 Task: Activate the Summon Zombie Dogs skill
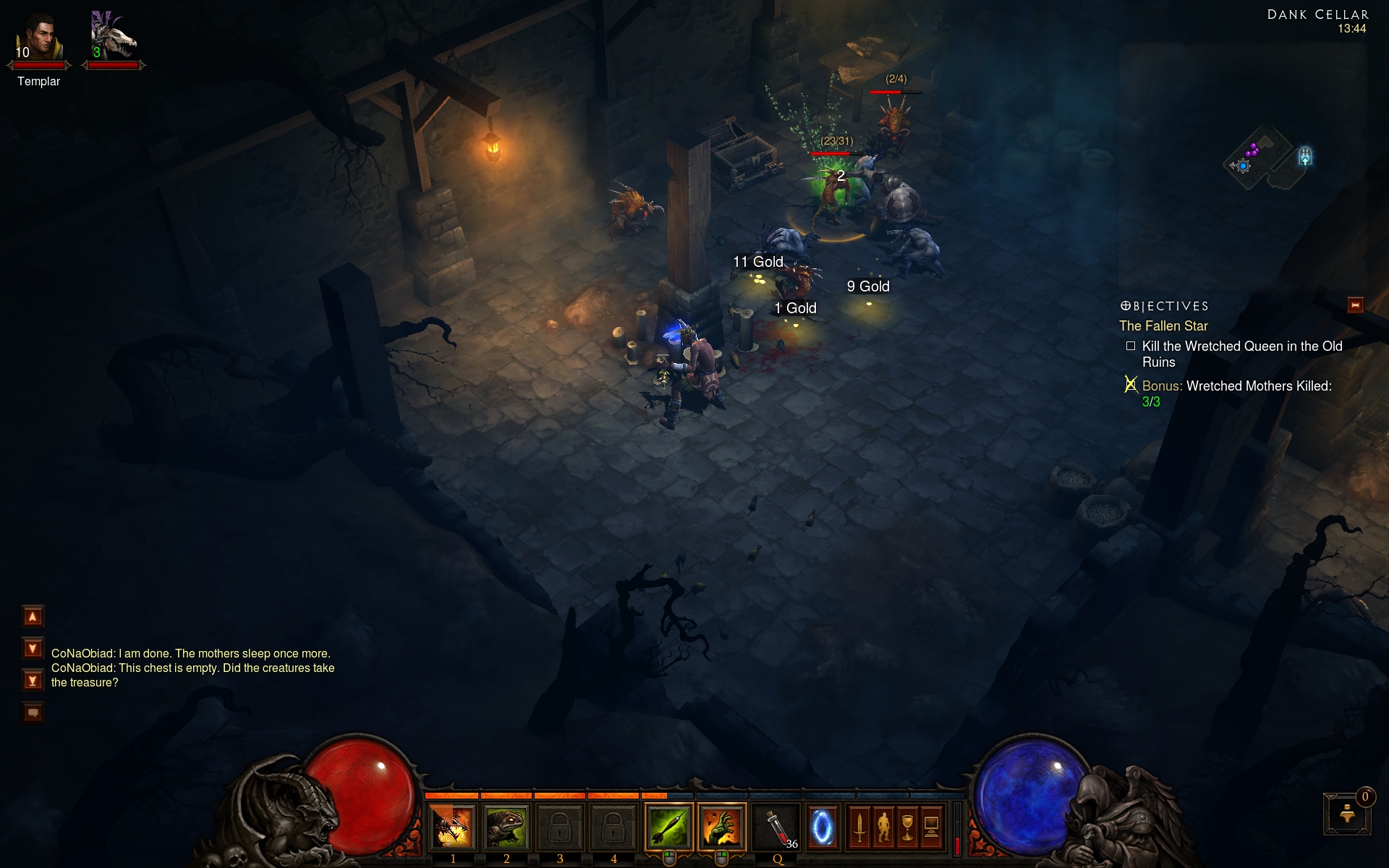[453, 827]
